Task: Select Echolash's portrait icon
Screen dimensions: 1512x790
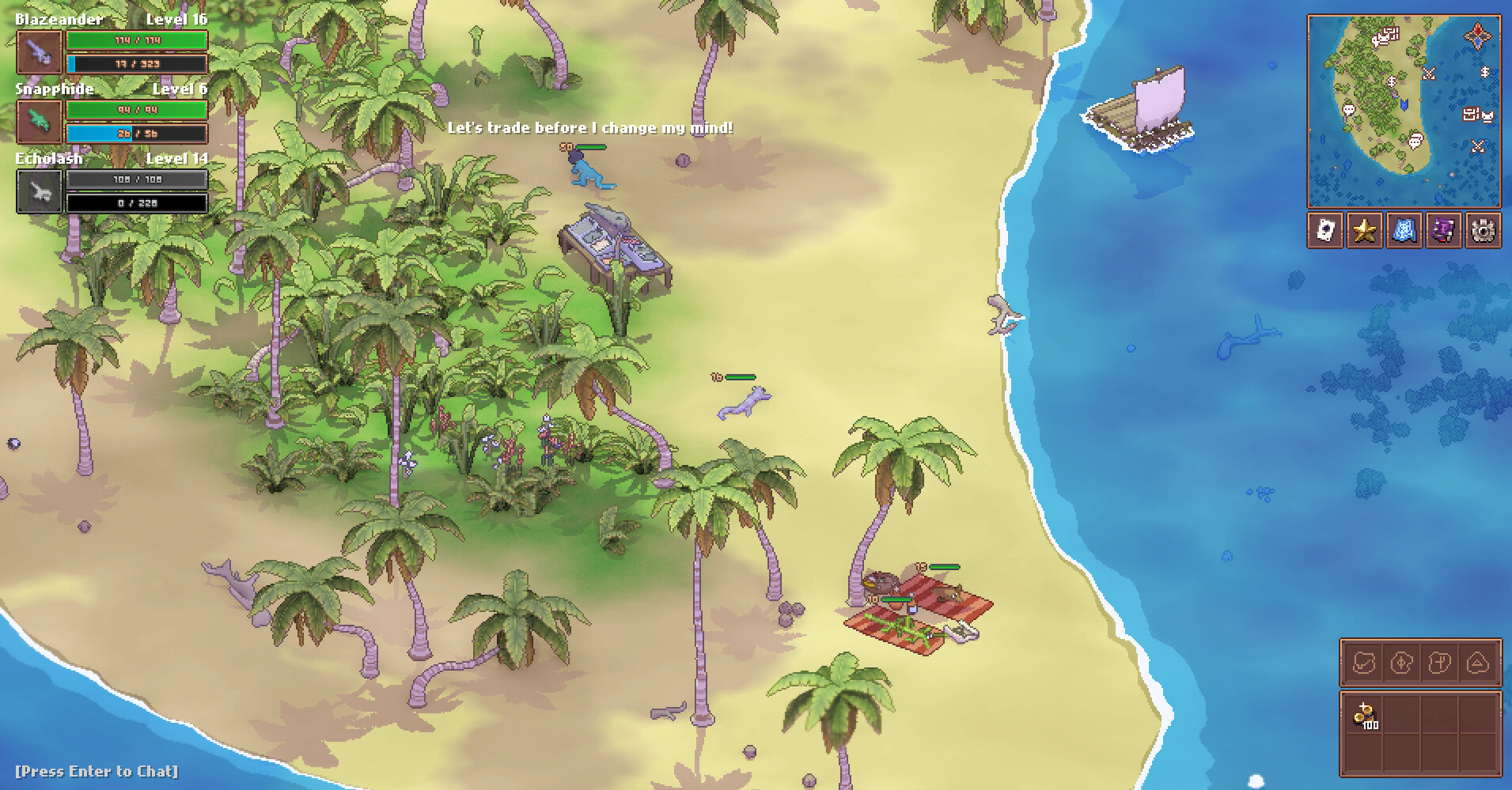Action: [38, 191]
